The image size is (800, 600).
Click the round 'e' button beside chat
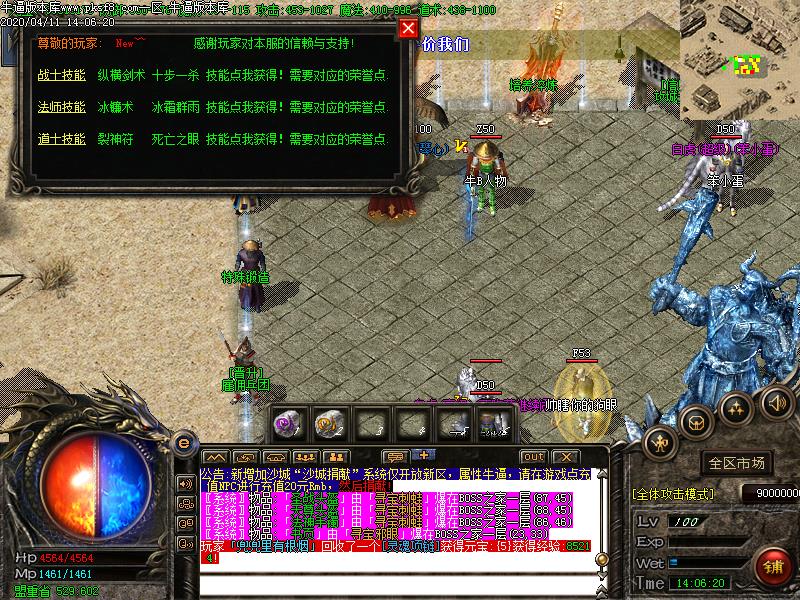click(x=183, y=443)
